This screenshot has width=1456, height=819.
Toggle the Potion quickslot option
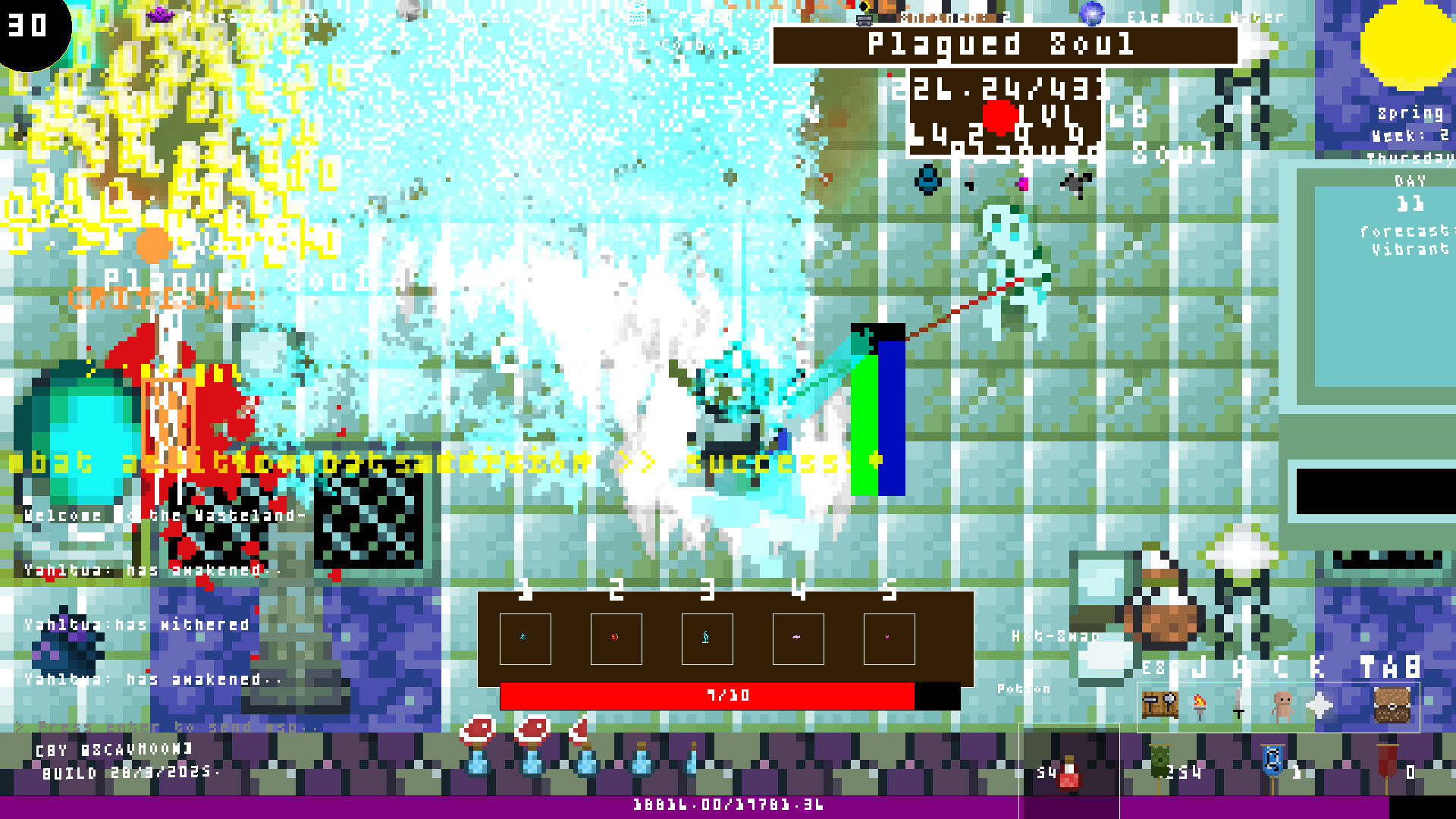point(1024,689)
